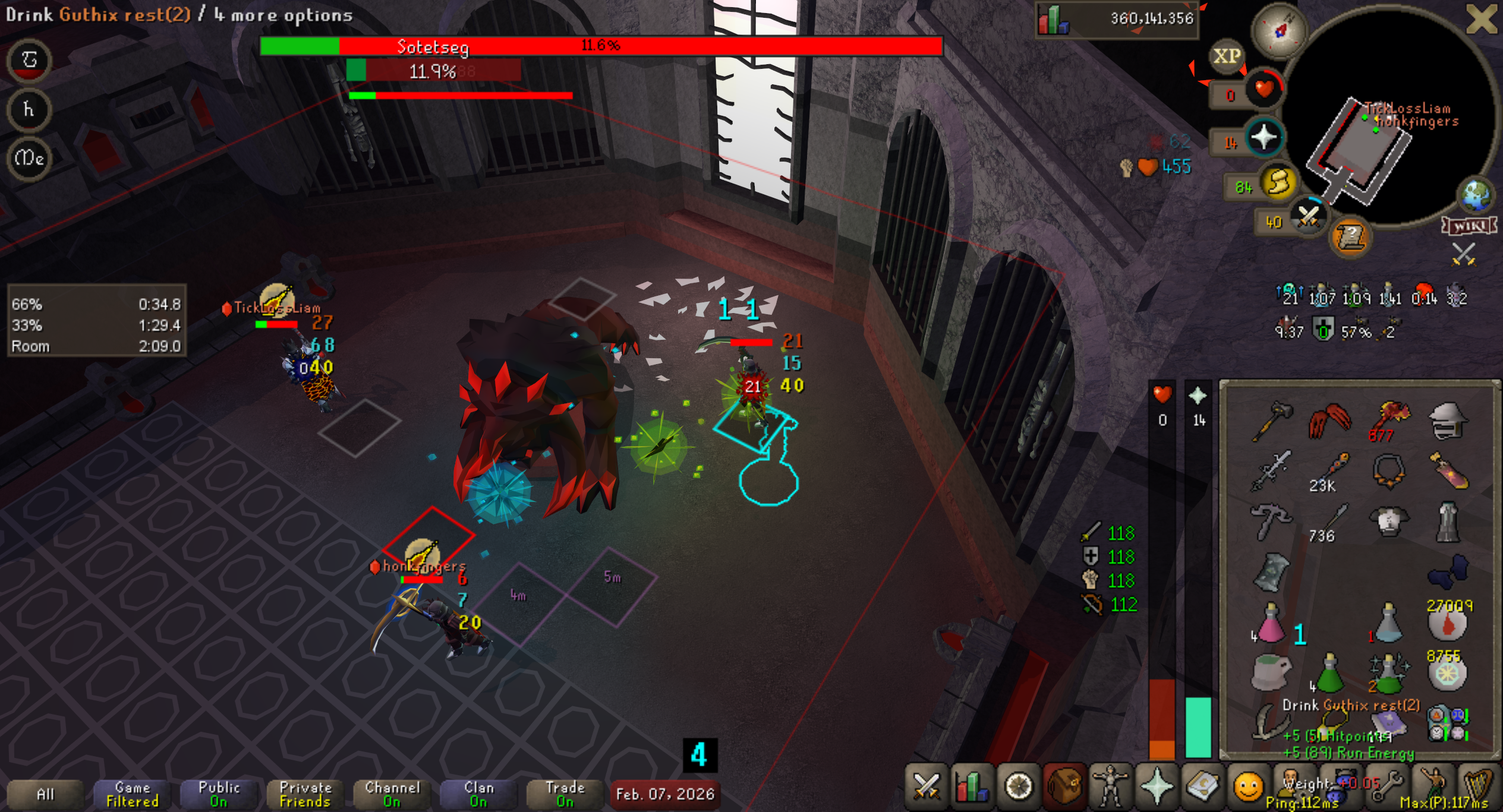This screenshot has width=1503, height=812.
Task: Open the Worn Equipment tab
Action: pyautogui.click(x=1110, y=786)
